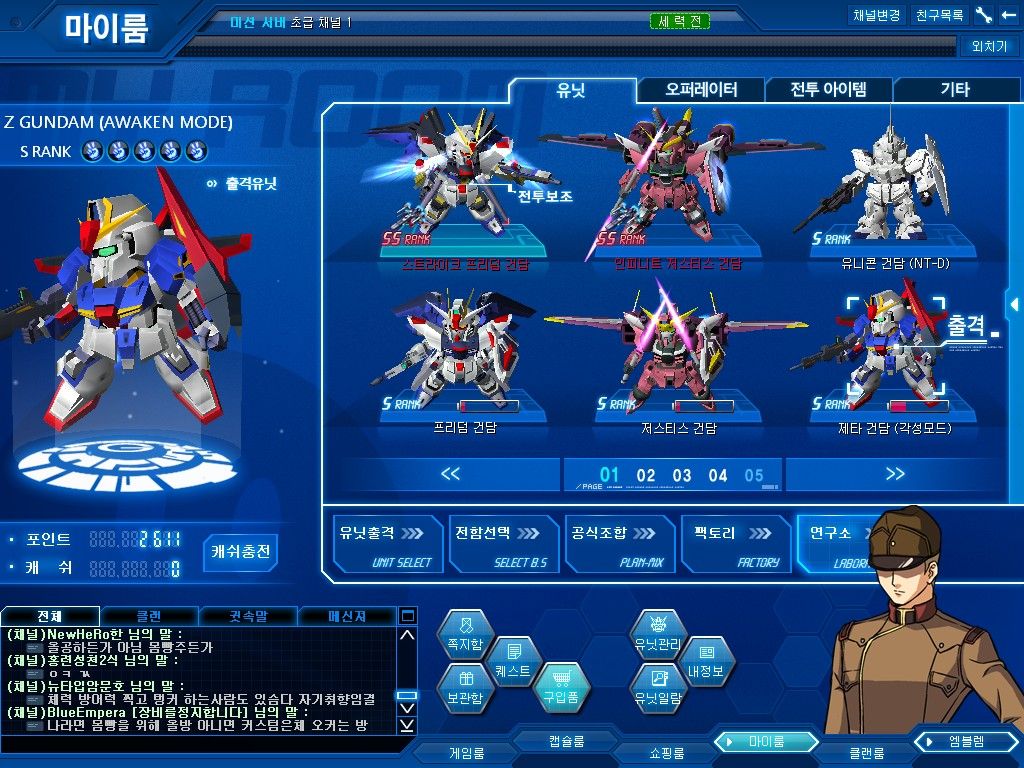Switch to the 오퍼레이터 tab
The height and width of the screenshot is (768, 1024).
click(x=701, y=90)
